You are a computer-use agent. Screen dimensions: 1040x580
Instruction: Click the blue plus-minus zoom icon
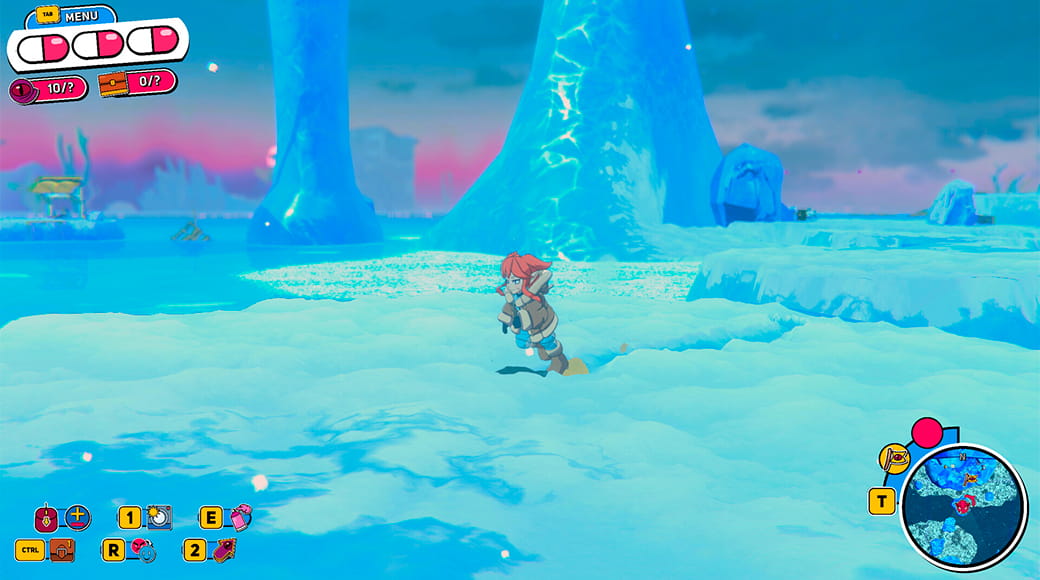[x=78, y=517]
